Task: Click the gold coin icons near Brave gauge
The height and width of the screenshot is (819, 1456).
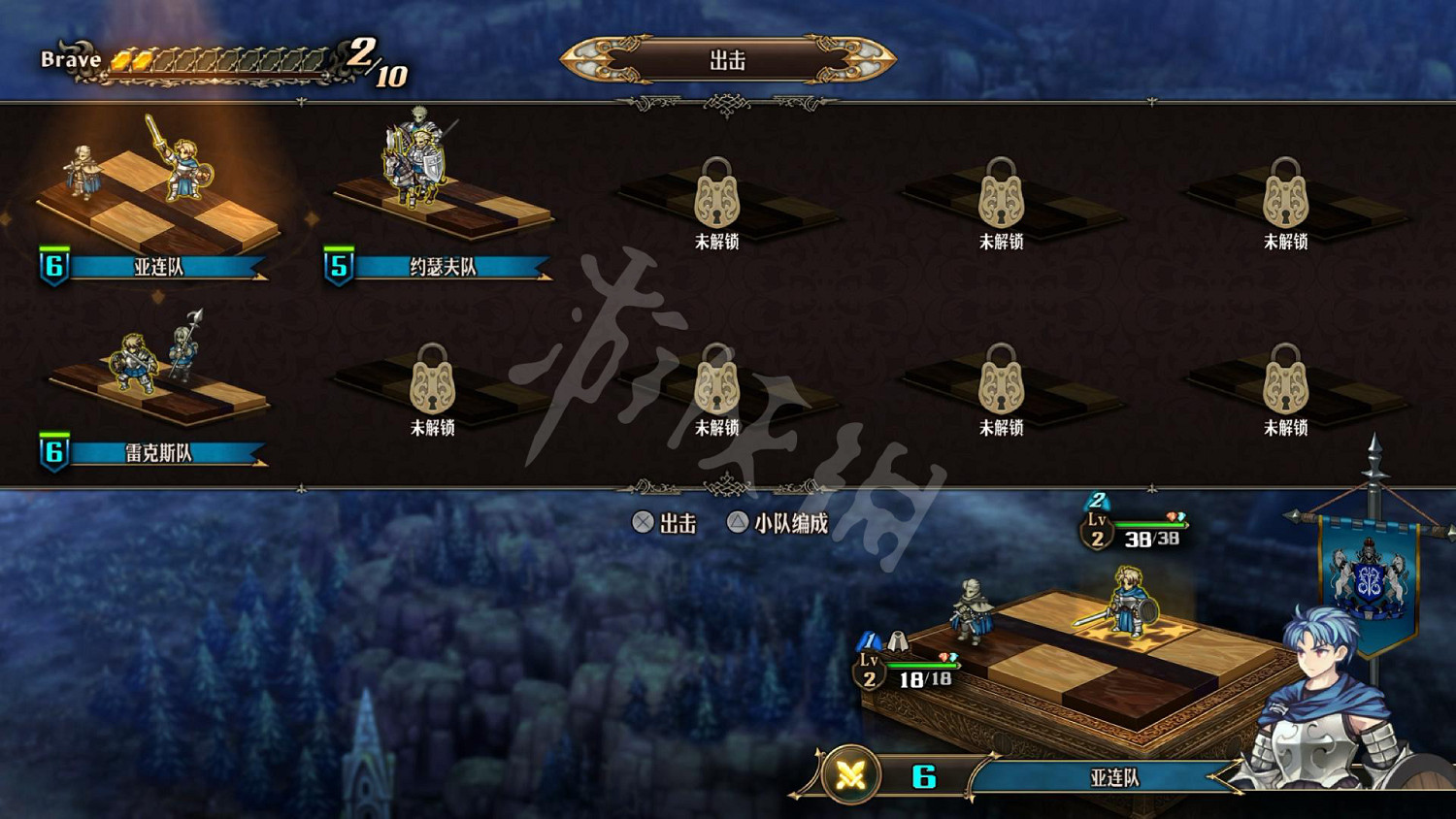Action: point(129,58)
